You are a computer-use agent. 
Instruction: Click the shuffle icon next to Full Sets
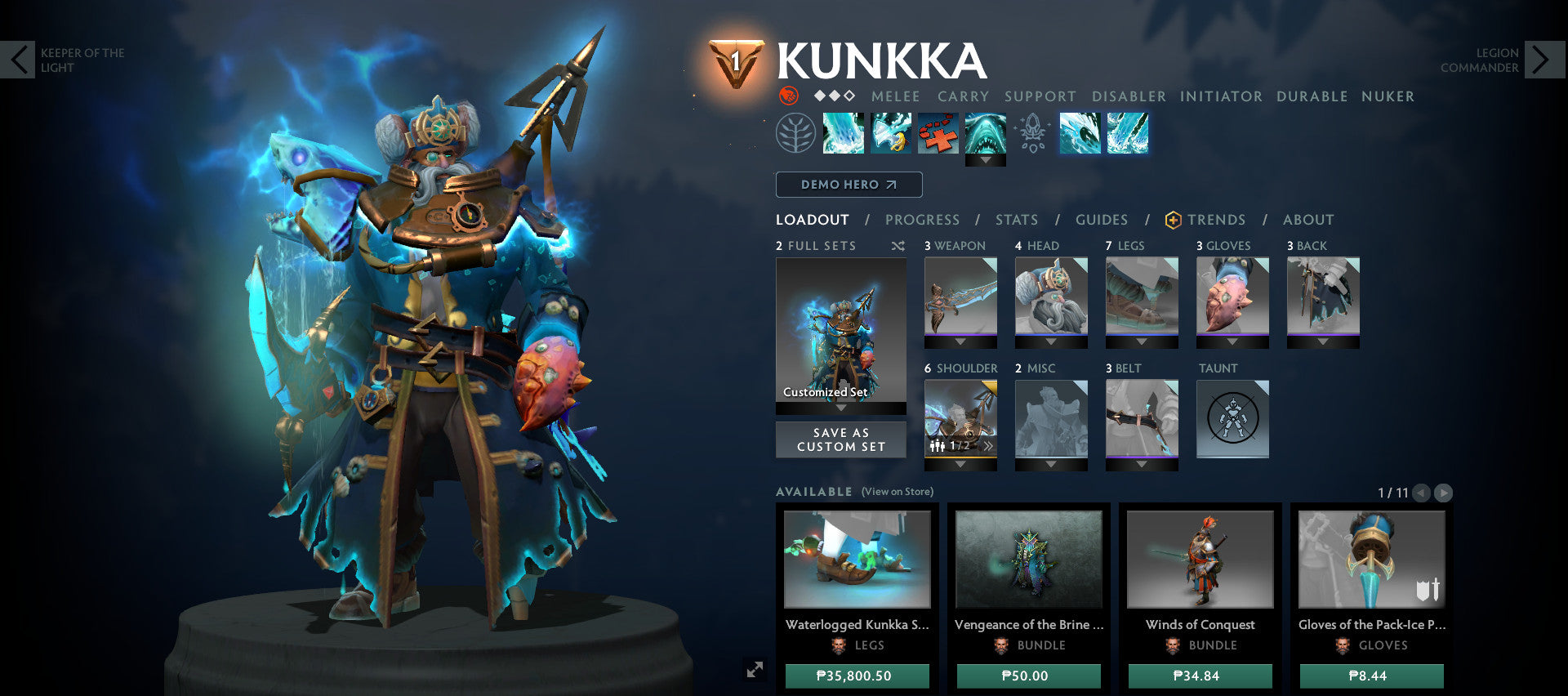(897, 245)
